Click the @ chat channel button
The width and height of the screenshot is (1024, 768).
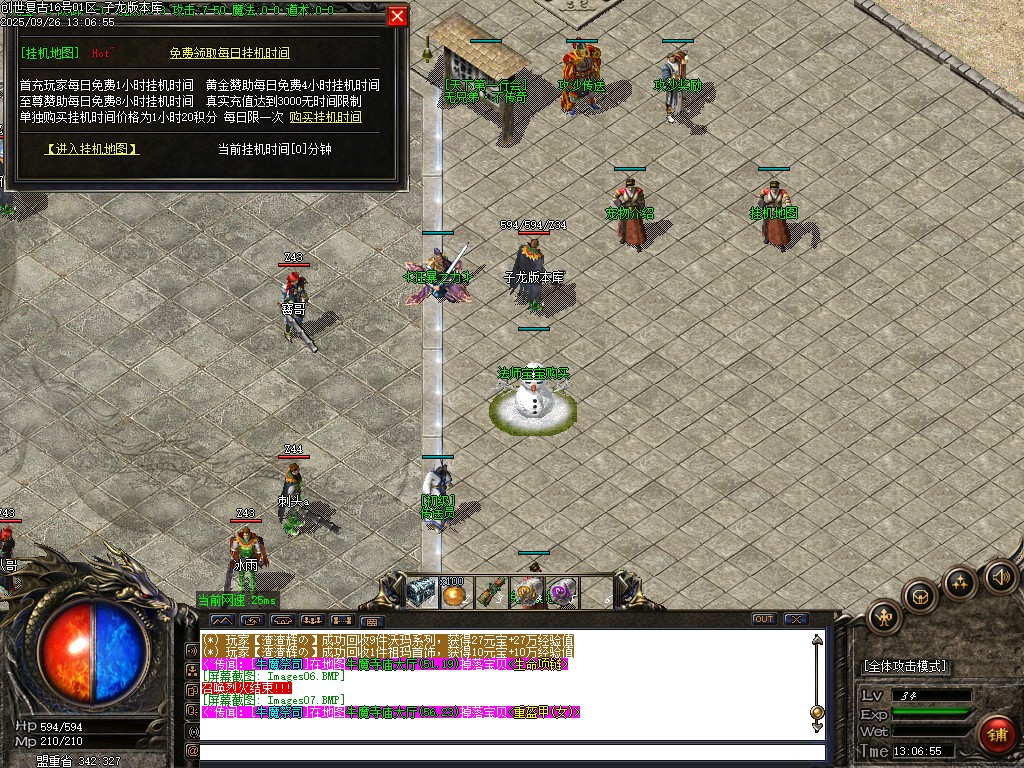[192, 750]
